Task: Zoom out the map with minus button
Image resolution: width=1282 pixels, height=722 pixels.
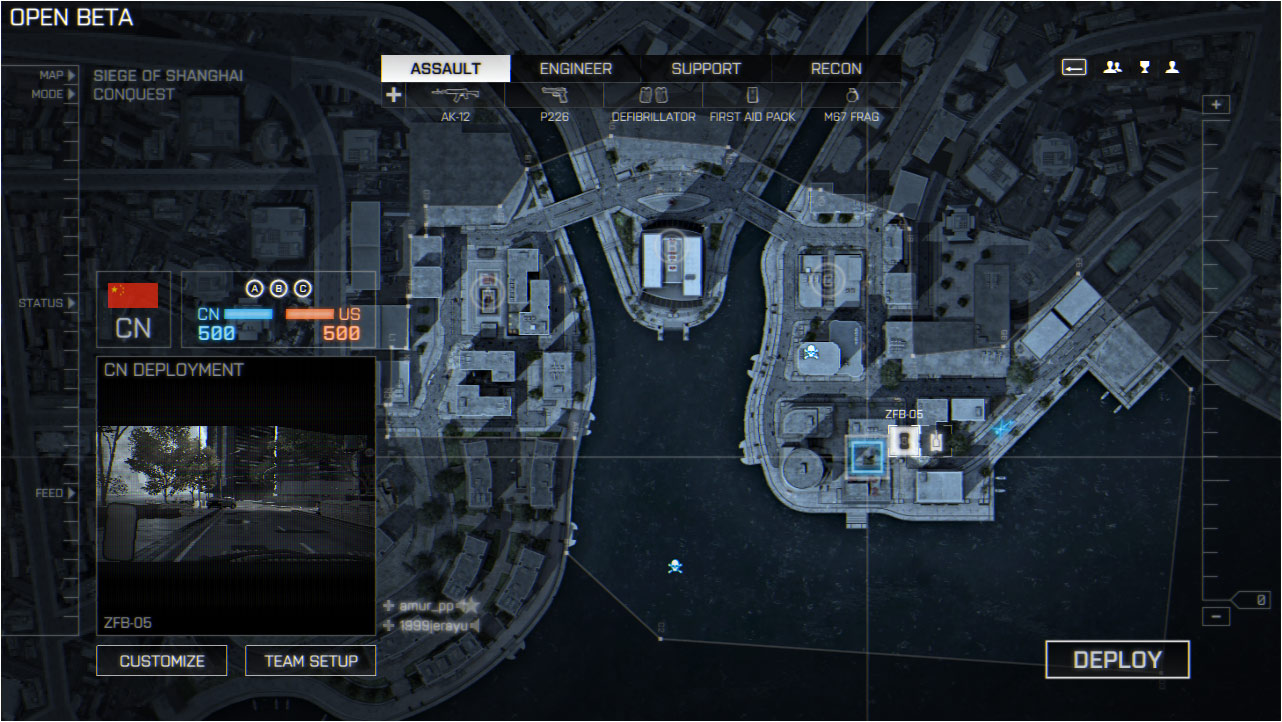Action: coord(1216,616)
